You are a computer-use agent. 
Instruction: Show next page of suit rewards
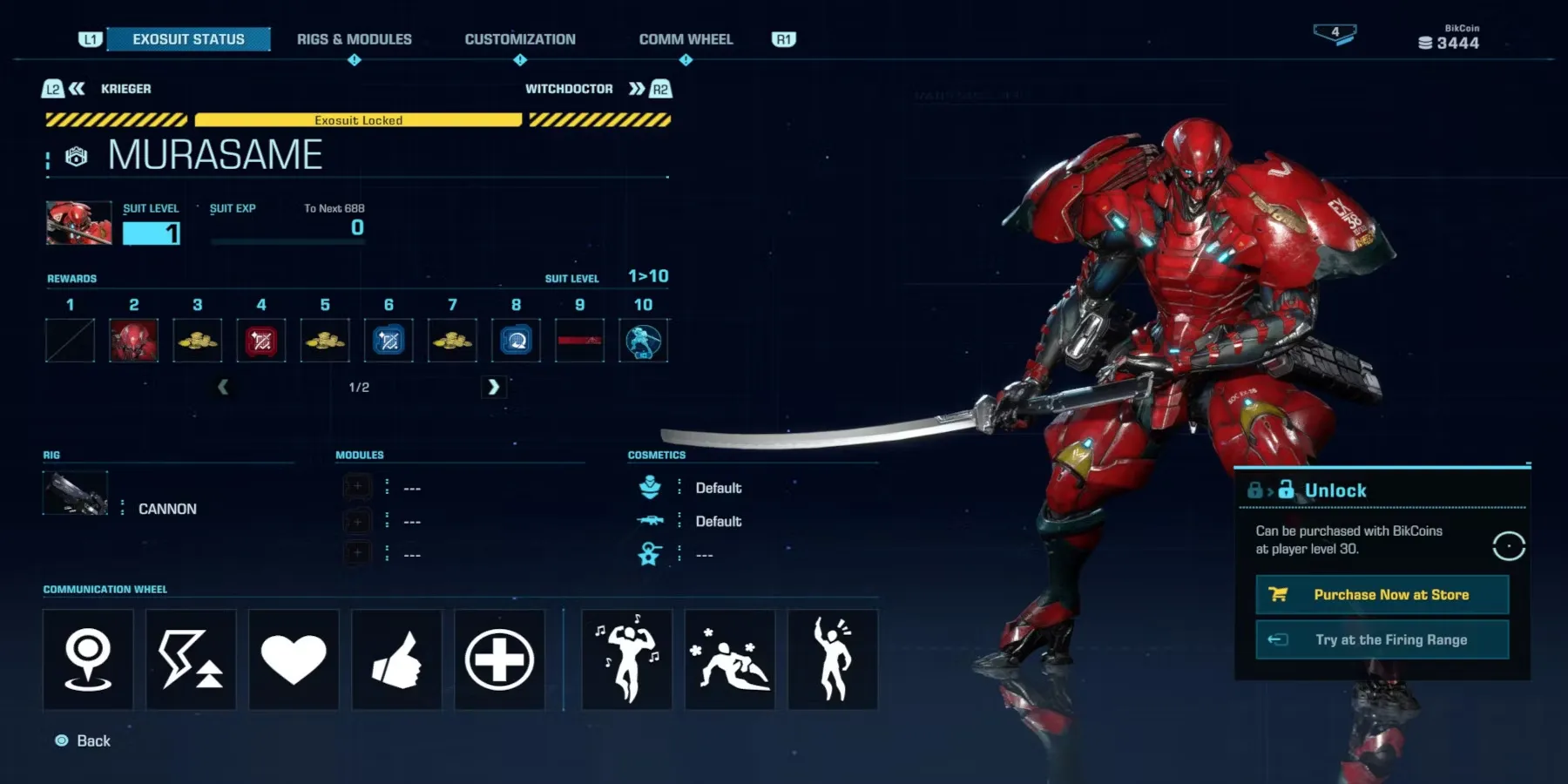click(493, 387)
